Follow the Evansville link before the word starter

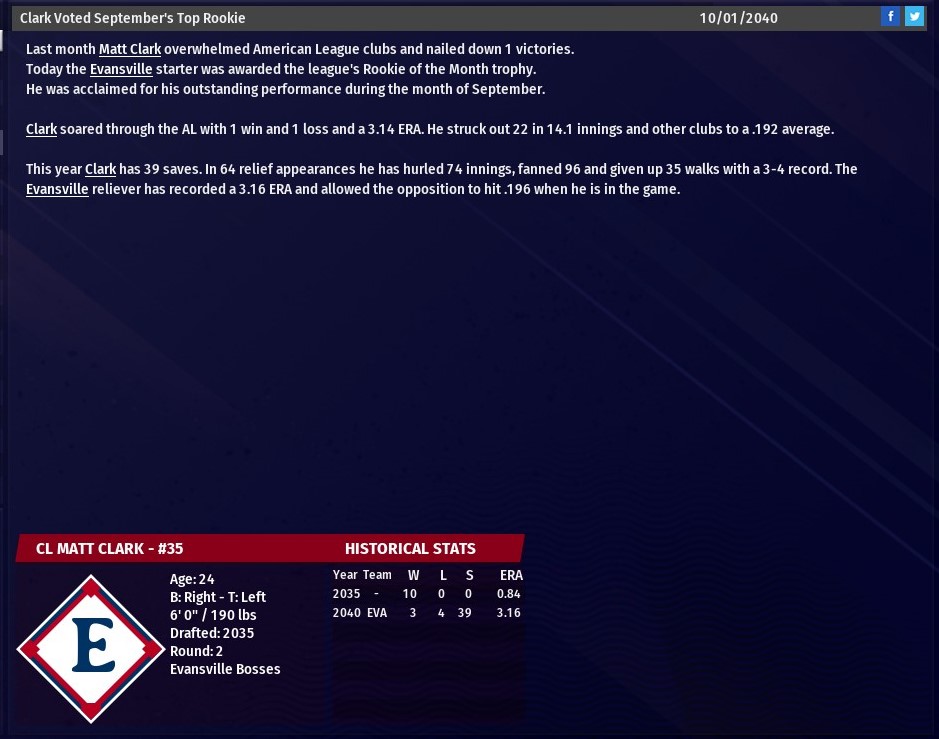point(121,69)
